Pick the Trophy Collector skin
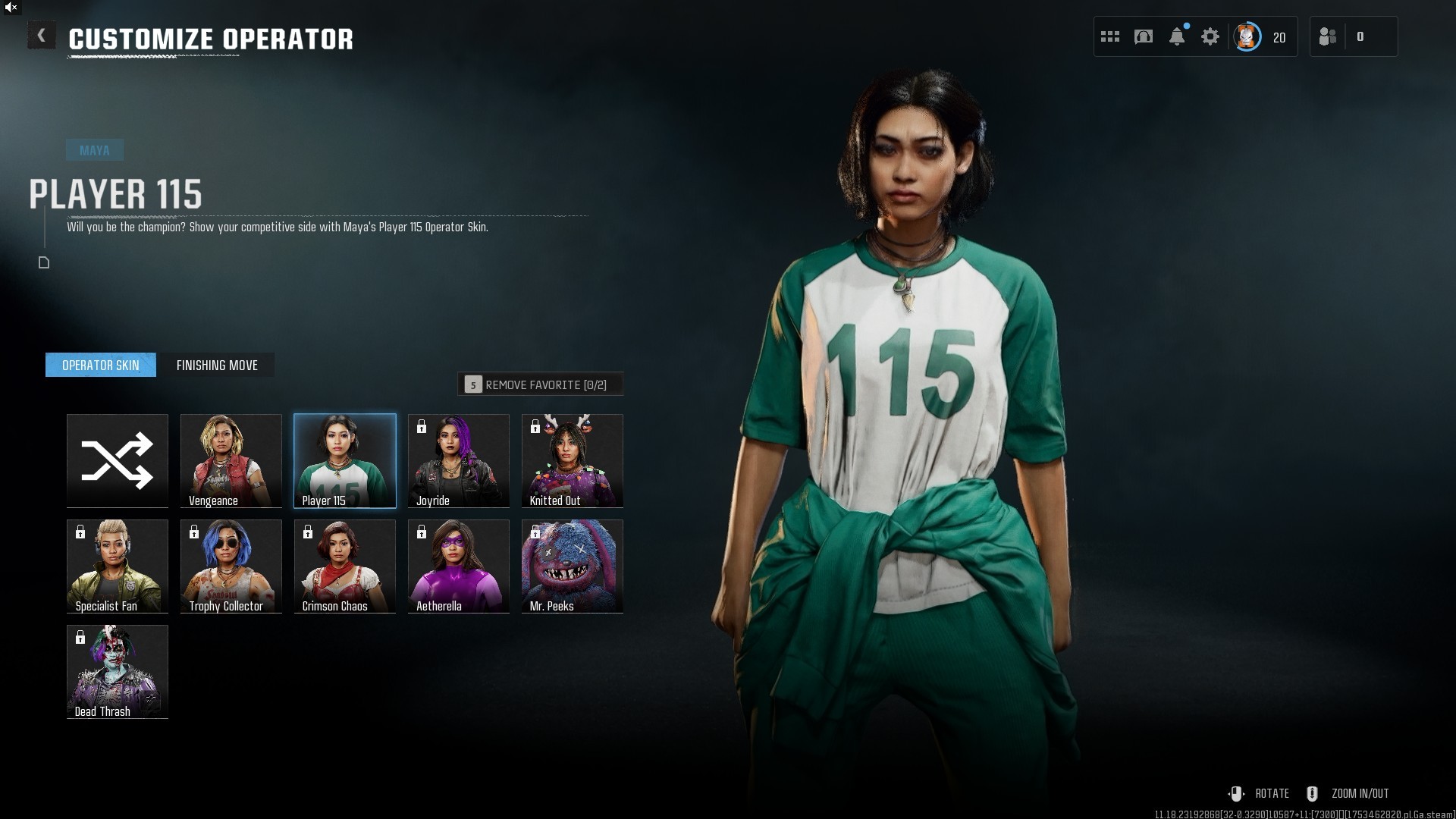 (x=231, y=566)
